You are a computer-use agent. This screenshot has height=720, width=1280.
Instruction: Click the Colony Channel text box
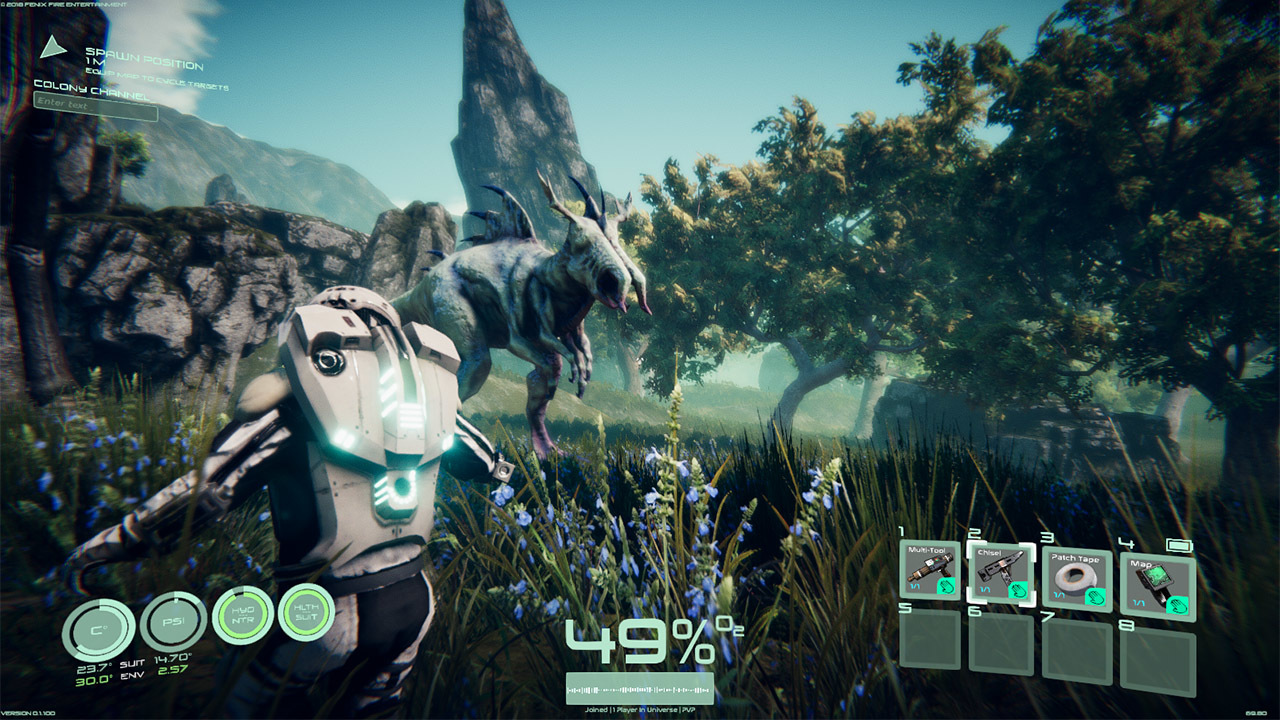click(x=96, y=106)
